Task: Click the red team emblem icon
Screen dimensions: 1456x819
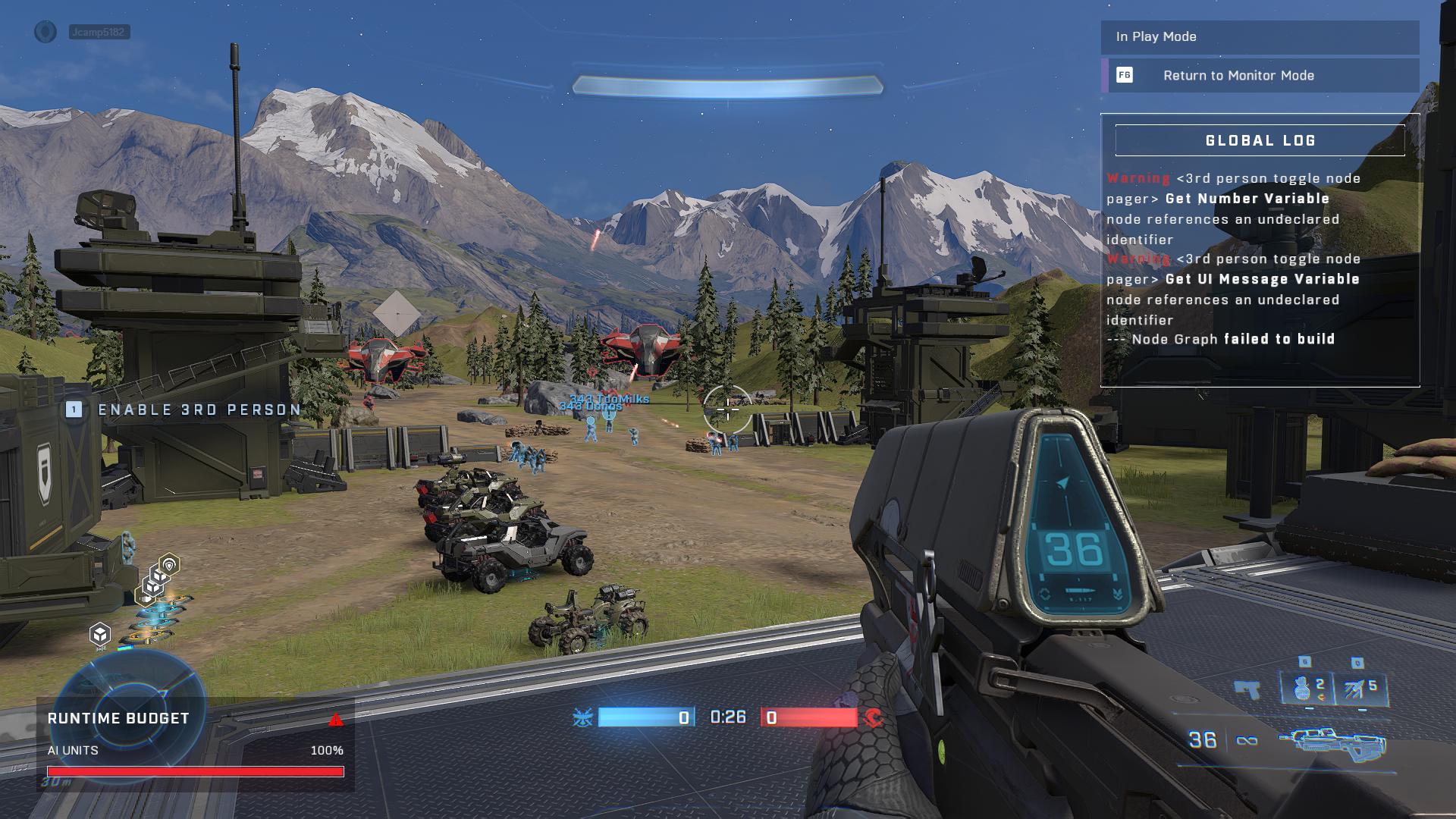Action: [874, 717]
